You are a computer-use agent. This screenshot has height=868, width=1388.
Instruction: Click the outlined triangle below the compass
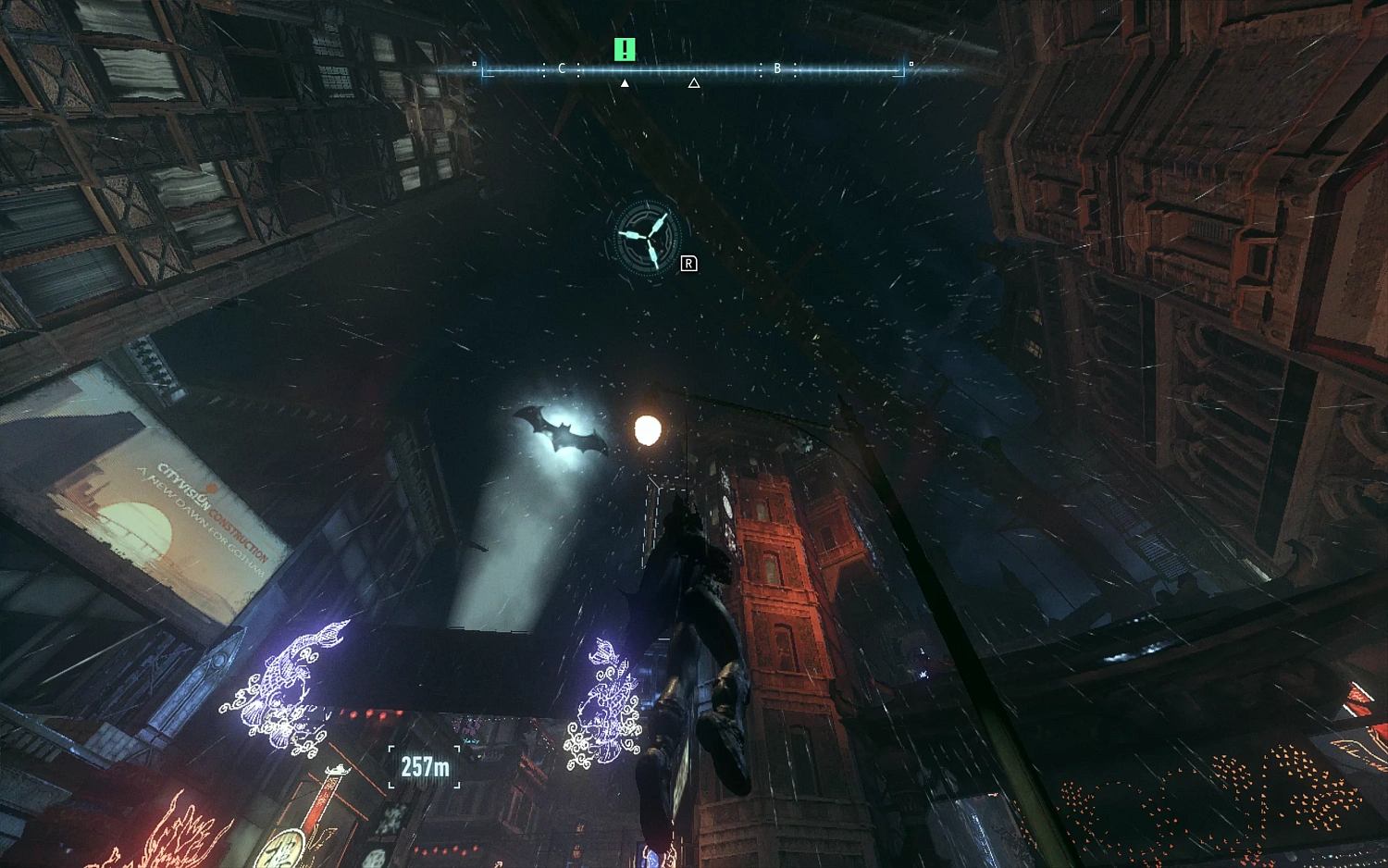694,83
